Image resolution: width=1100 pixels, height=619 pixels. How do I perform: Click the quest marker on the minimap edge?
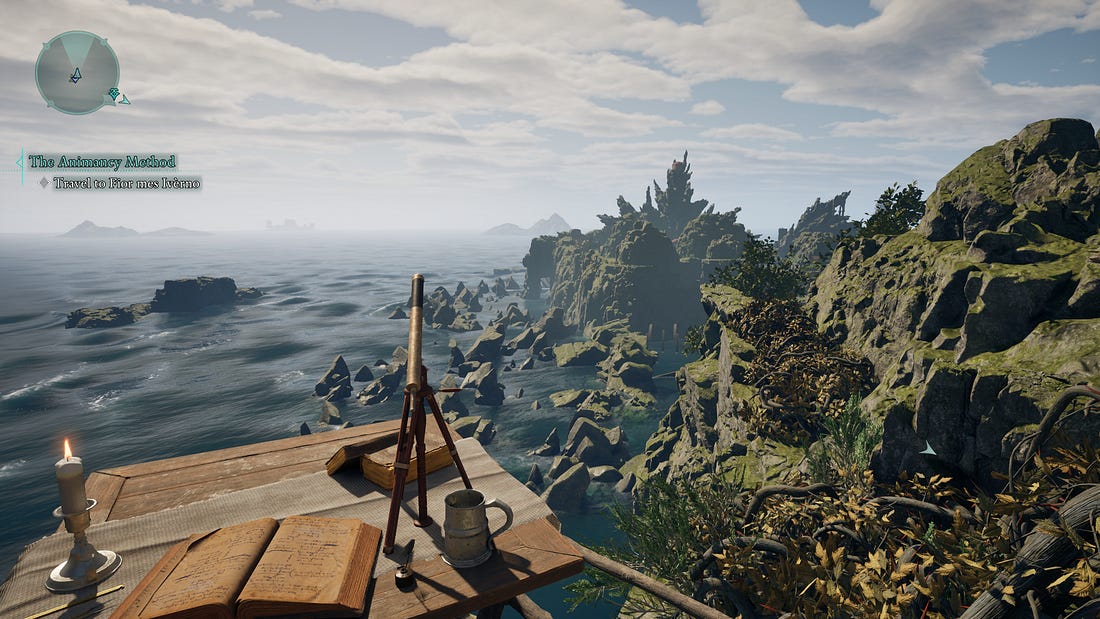point(115,96)
